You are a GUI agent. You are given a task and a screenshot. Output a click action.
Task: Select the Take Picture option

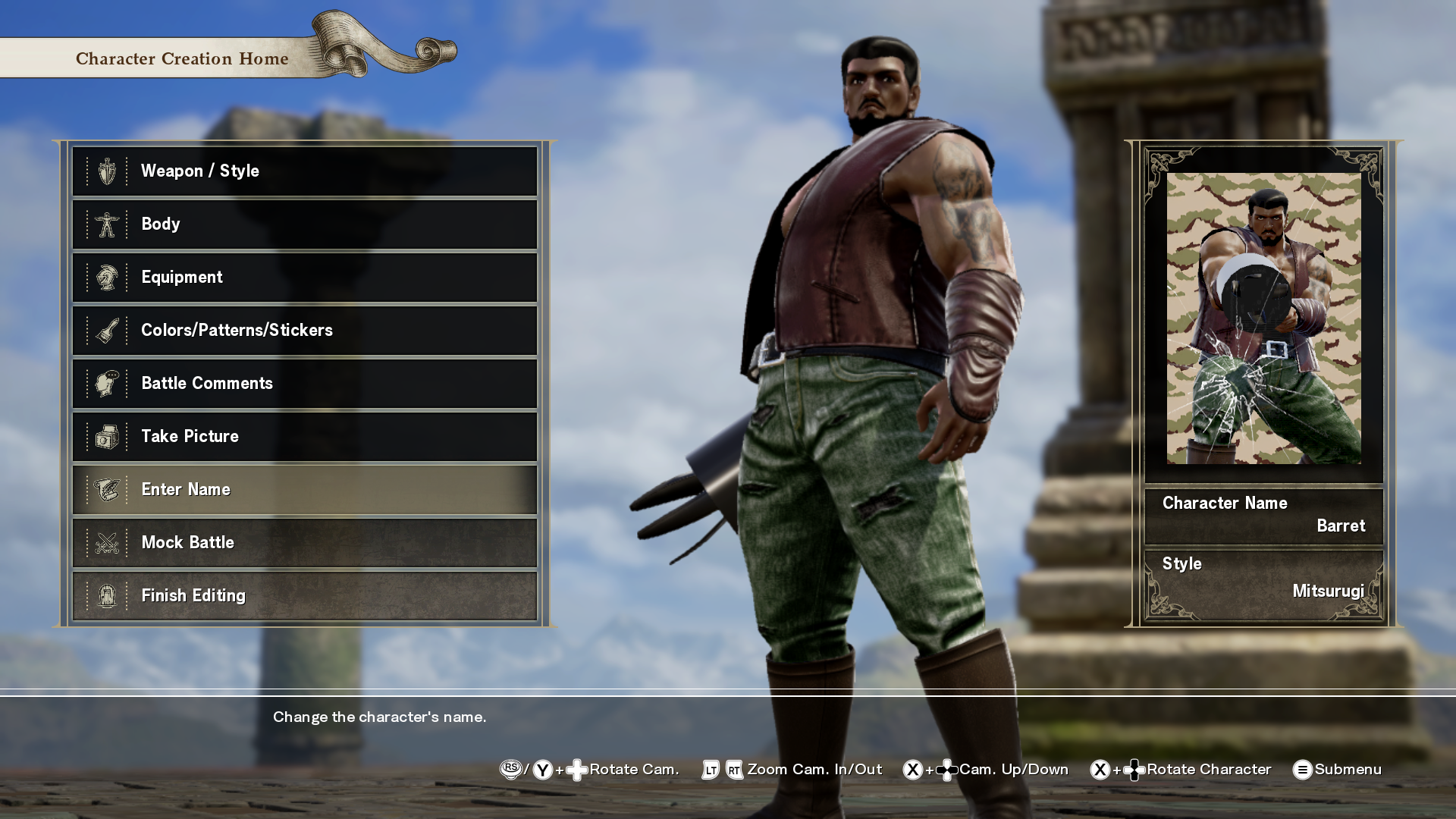(x=303, y=436)
